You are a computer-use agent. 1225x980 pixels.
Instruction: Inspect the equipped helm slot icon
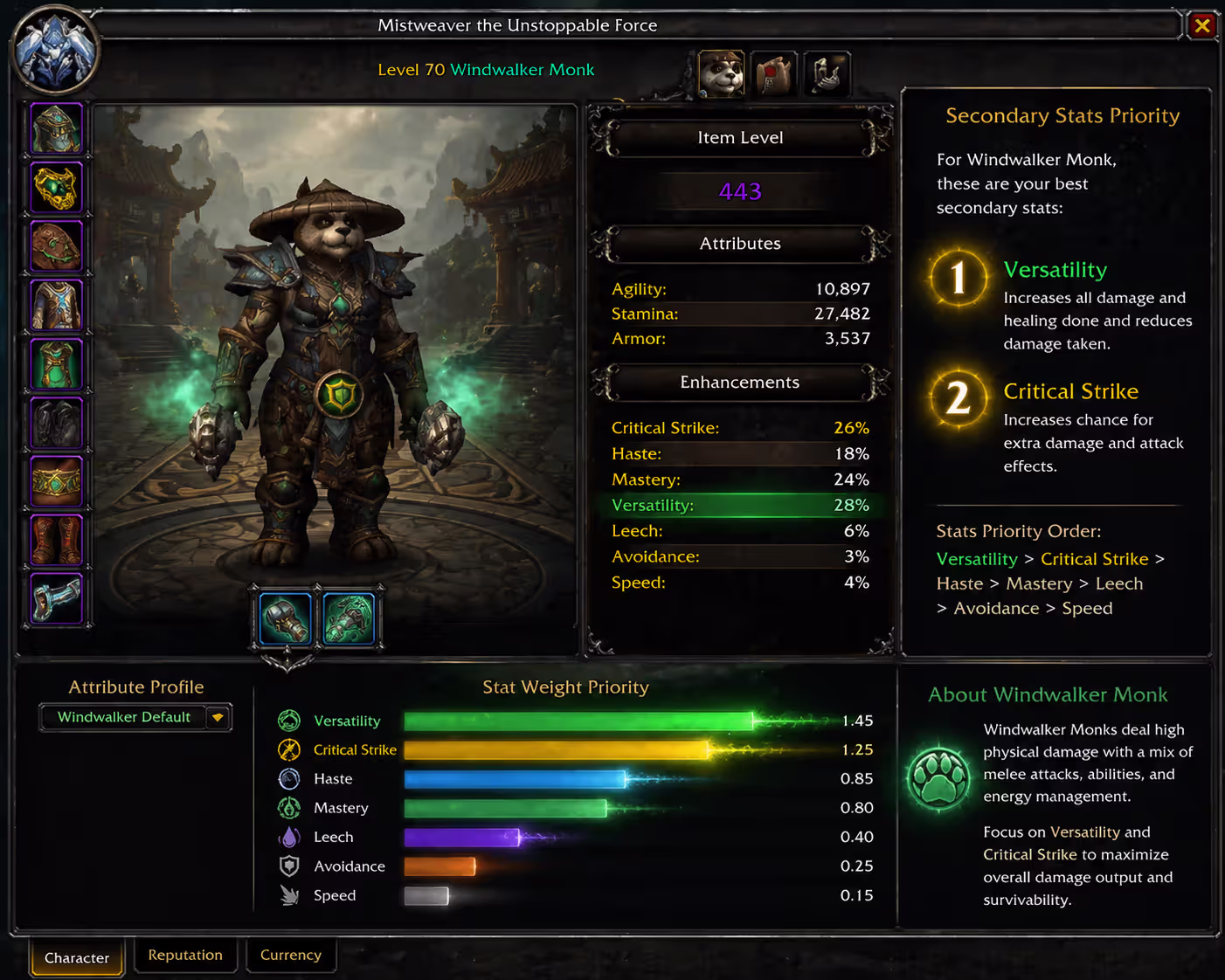(x=55, y=128)
